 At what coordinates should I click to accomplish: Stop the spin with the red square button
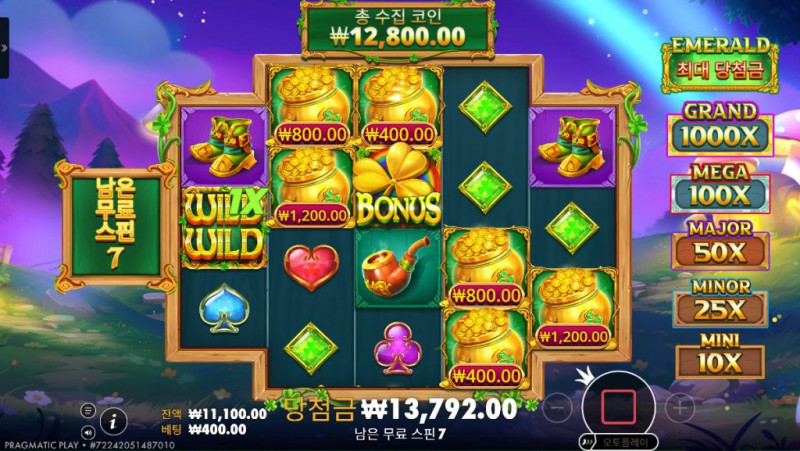tap(619, 405)
